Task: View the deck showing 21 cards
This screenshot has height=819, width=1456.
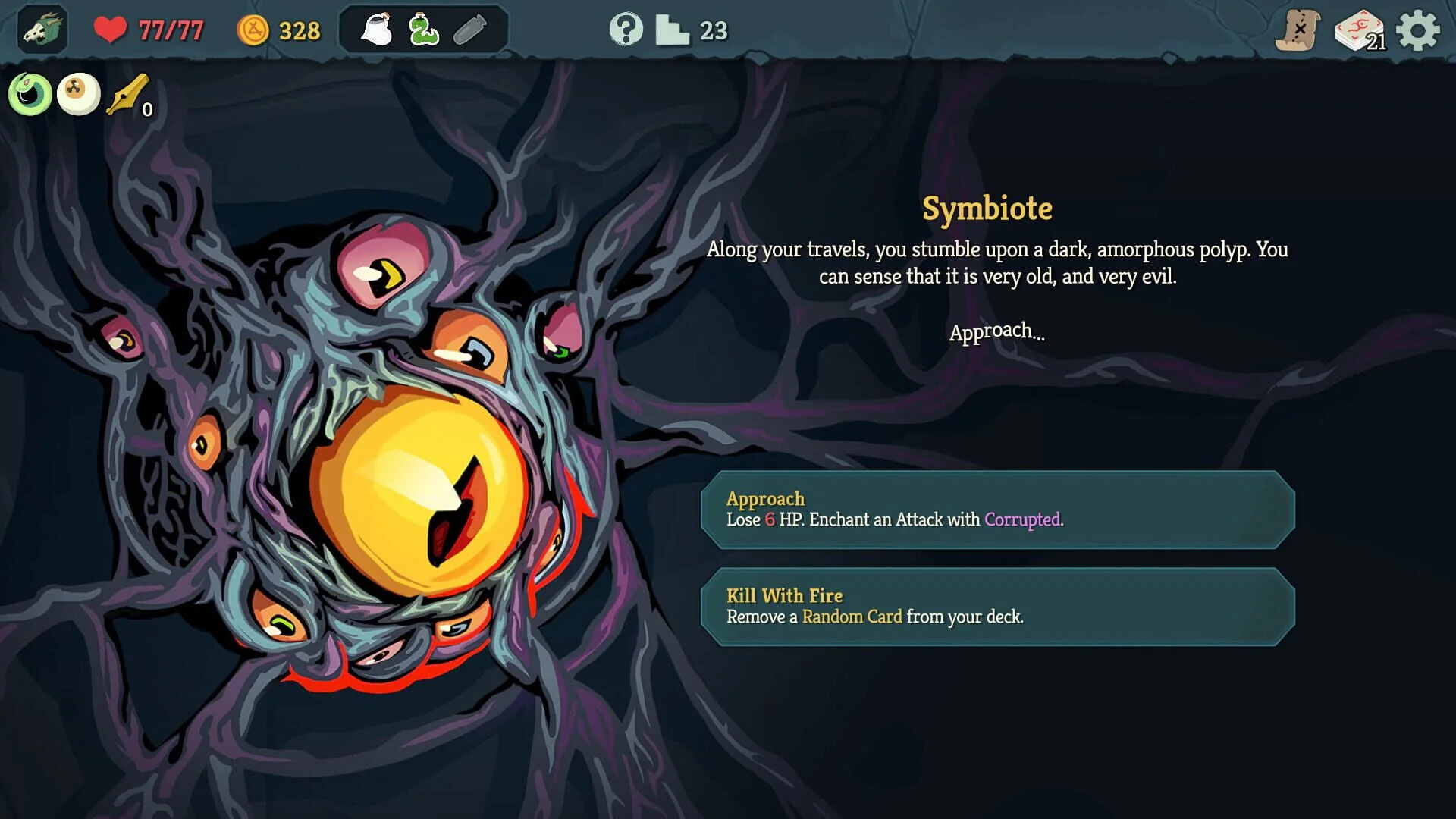Action: click(x=1359, y=31)
